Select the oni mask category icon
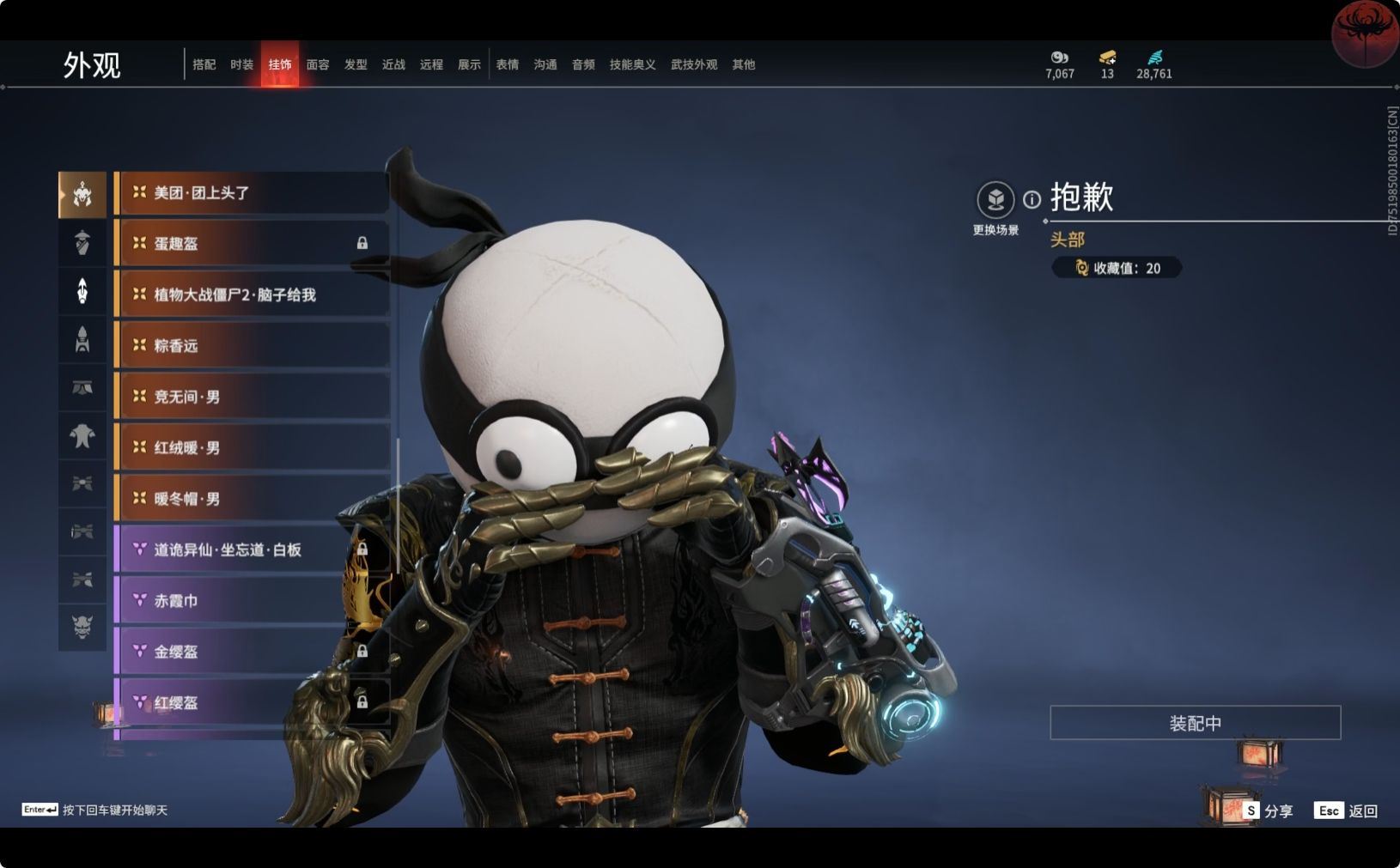1400x868 pixels. coord(82,627)
